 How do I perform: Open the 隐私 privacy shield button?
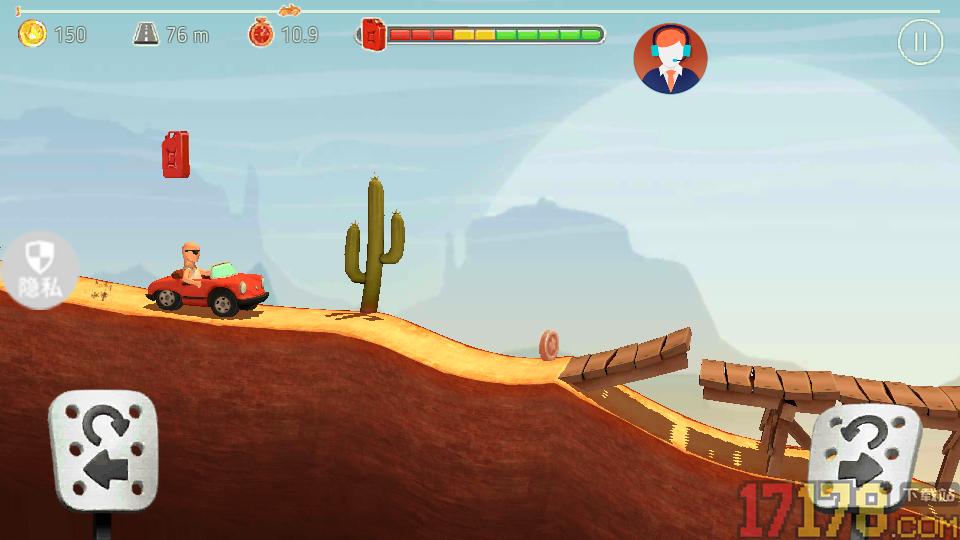click(38, 270)
